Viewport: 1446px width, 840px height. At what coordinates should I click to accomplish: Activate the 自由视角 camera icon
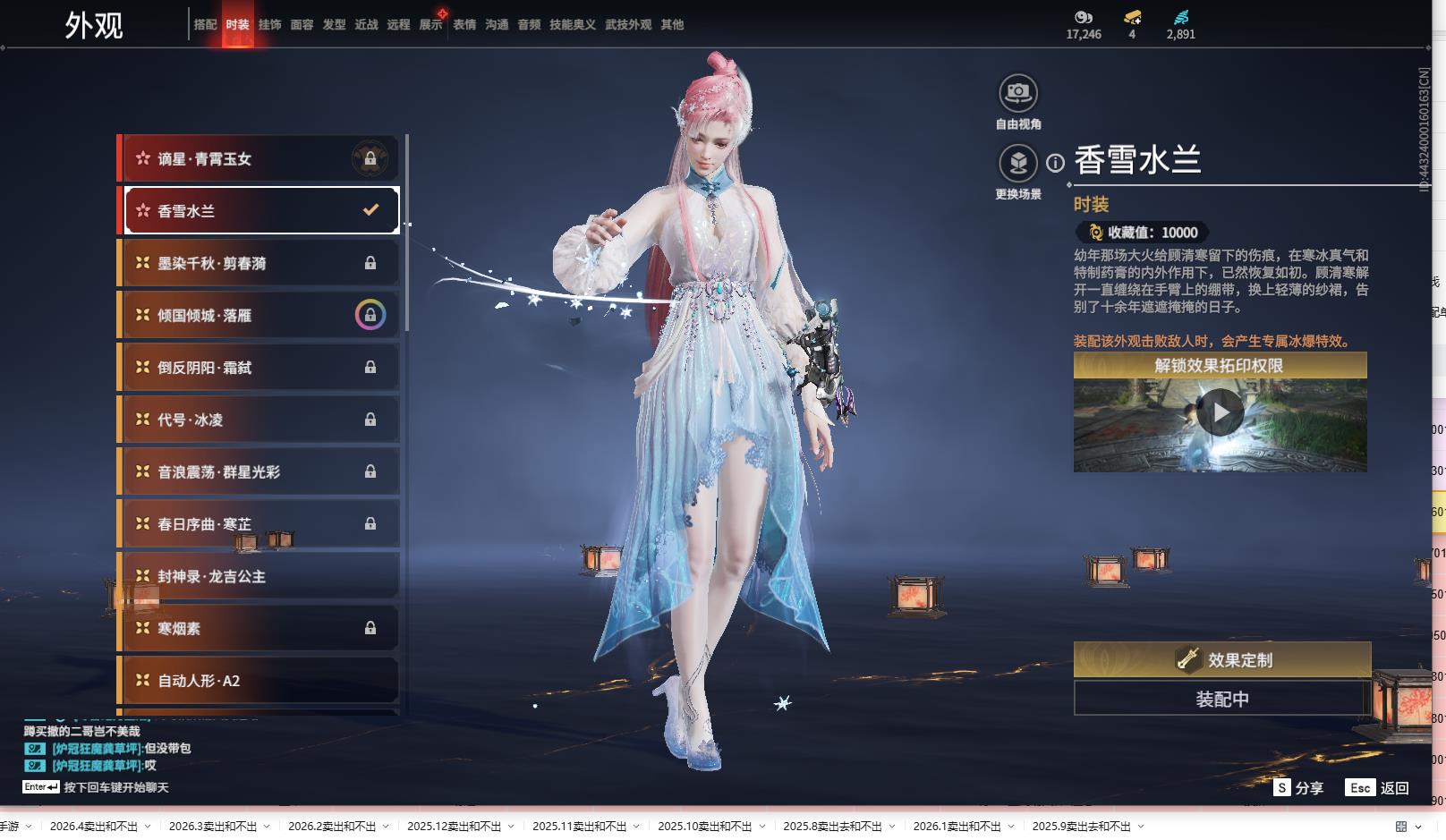tap(1018, 93)
